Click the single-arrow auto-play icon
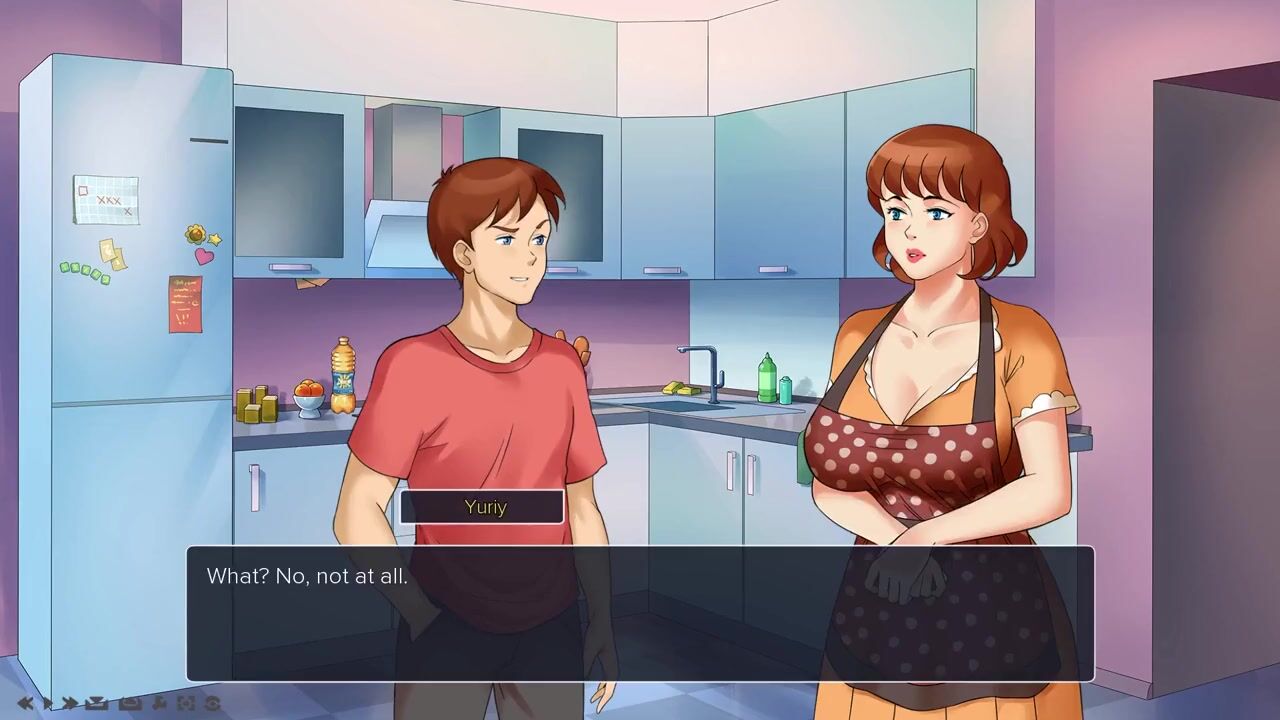This screenshot has height=720, width=1280. click(x=47, y=703)
